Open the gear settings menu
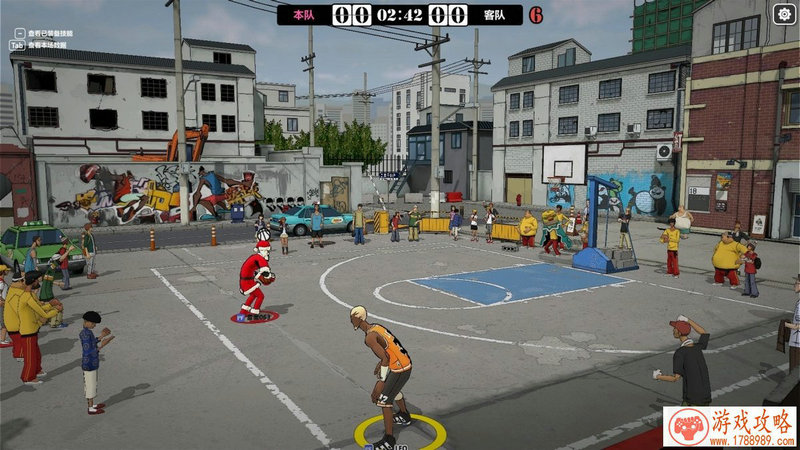Viewport: 800px width, 450px height. pyautogui.click(x=784, y=13)
